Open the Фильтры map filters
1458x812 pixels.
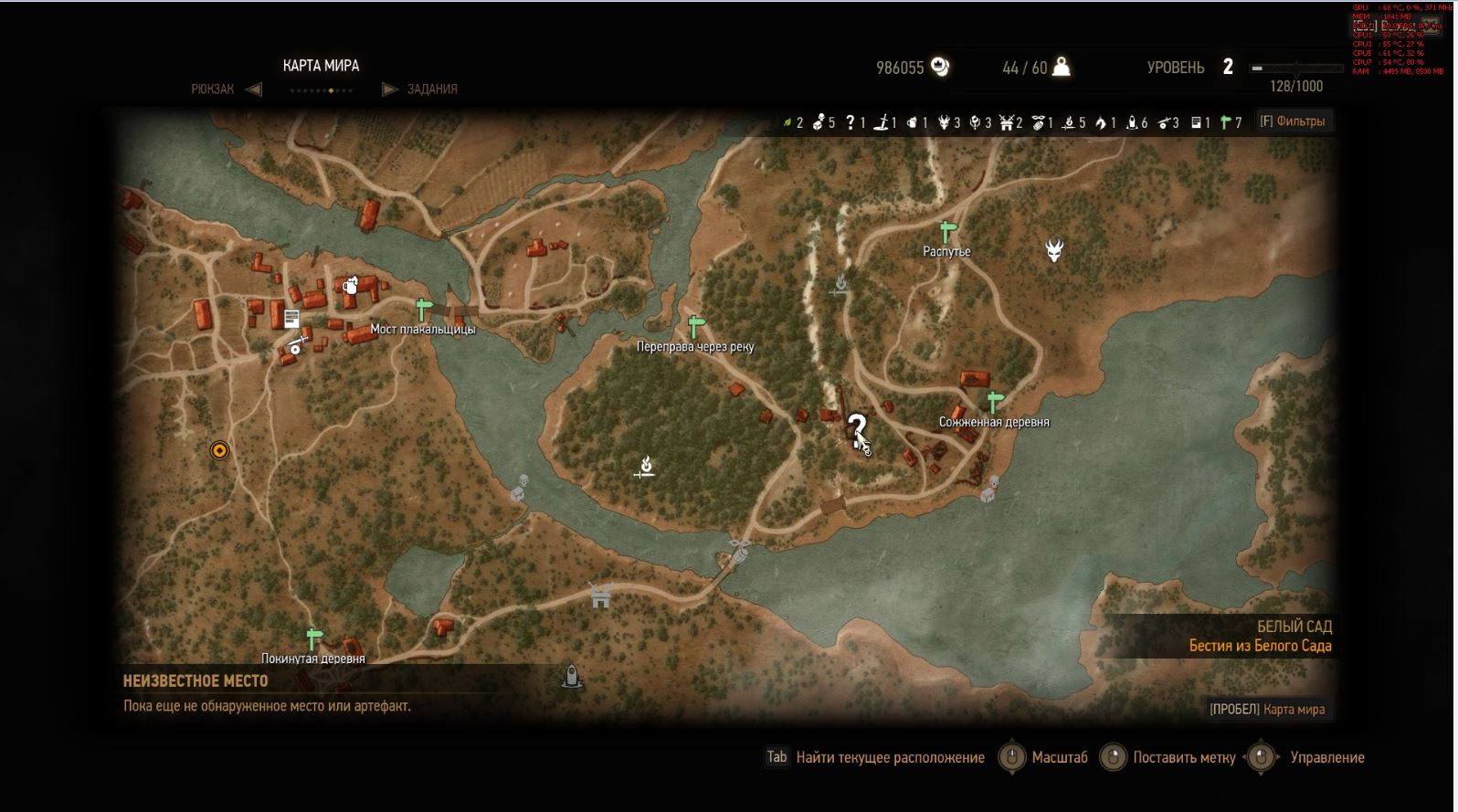(x=1292, y=121)
